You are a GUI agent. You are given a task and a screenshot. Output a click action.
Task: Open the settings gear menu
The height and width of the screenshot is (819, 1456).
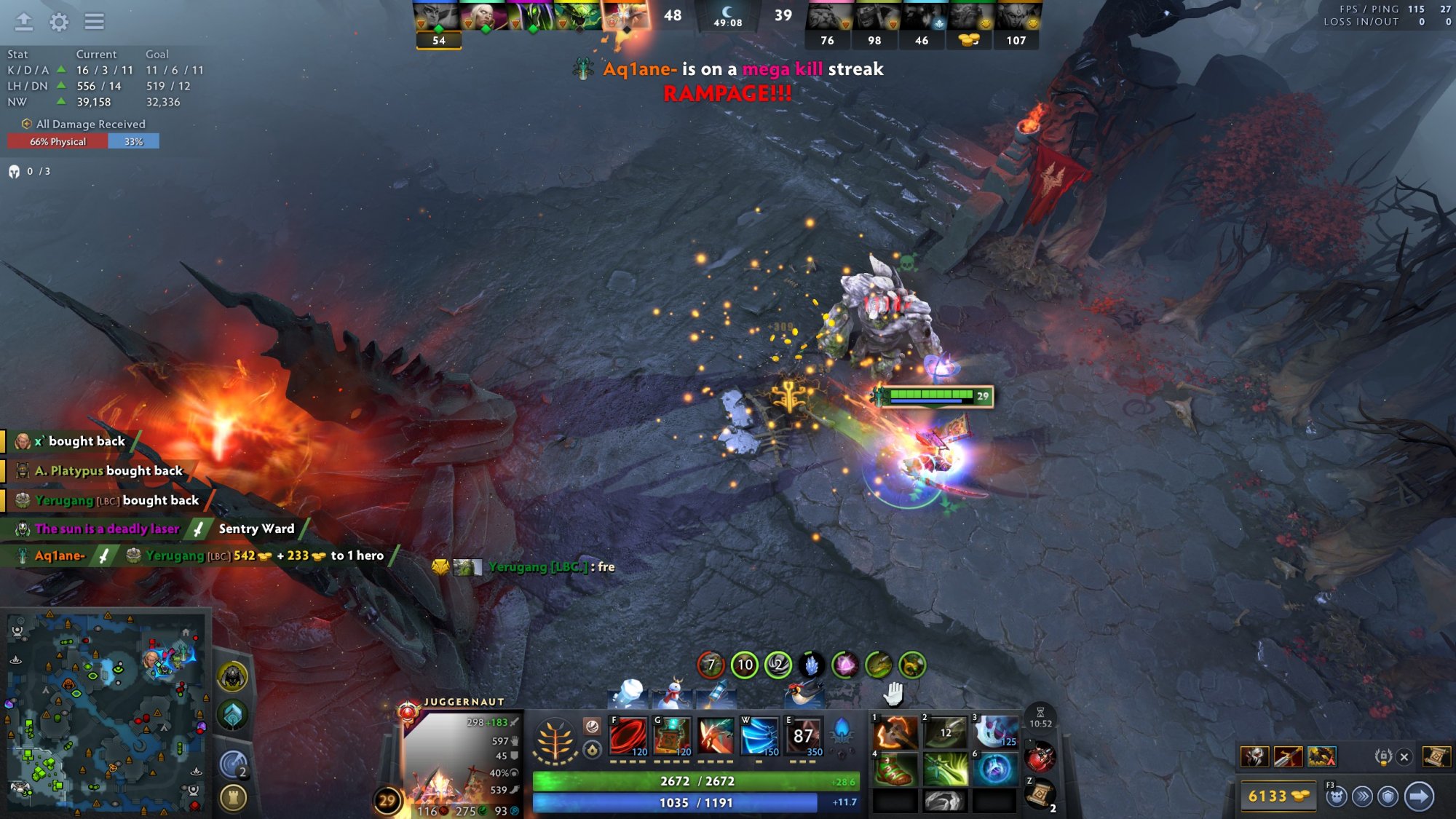pyautogui.click(x=59, y=22)
